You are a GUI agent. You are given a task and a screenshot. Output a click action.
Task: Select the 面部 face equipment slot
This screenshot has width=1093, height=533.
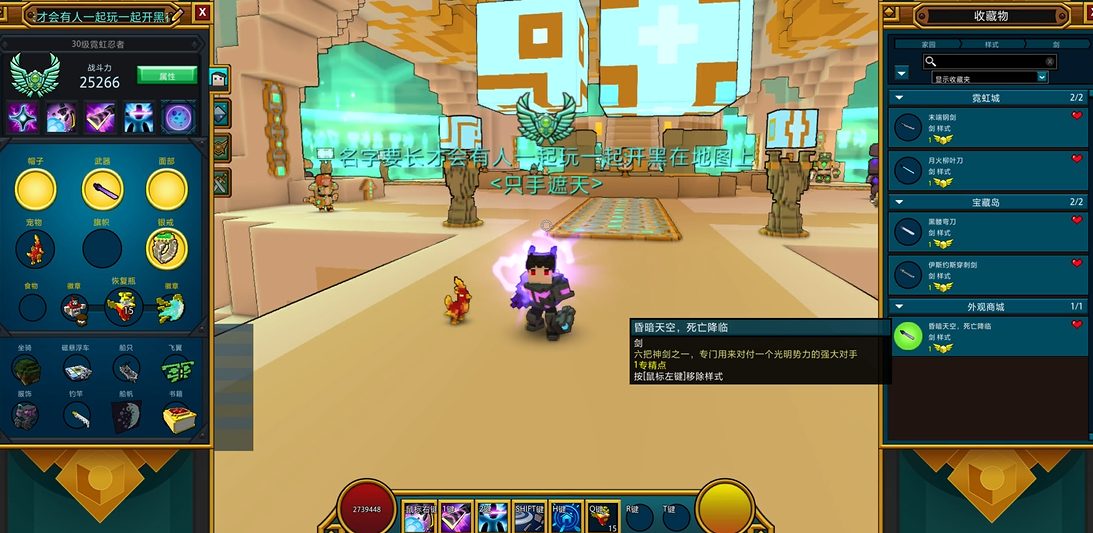[167, 189]
